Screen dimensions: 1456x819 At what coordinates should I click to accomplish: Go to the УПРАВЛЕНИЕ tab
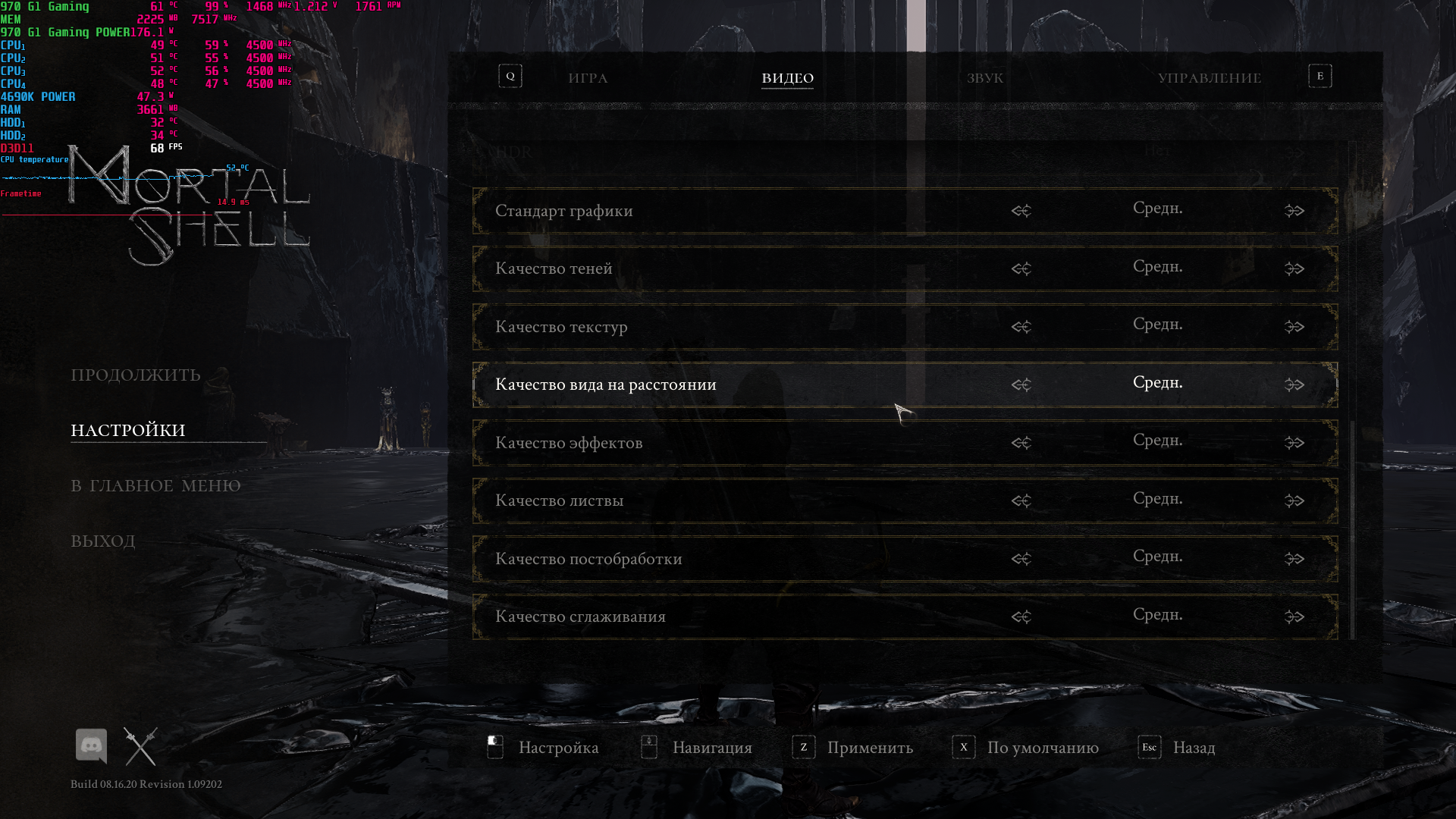tap(1209, 78)
